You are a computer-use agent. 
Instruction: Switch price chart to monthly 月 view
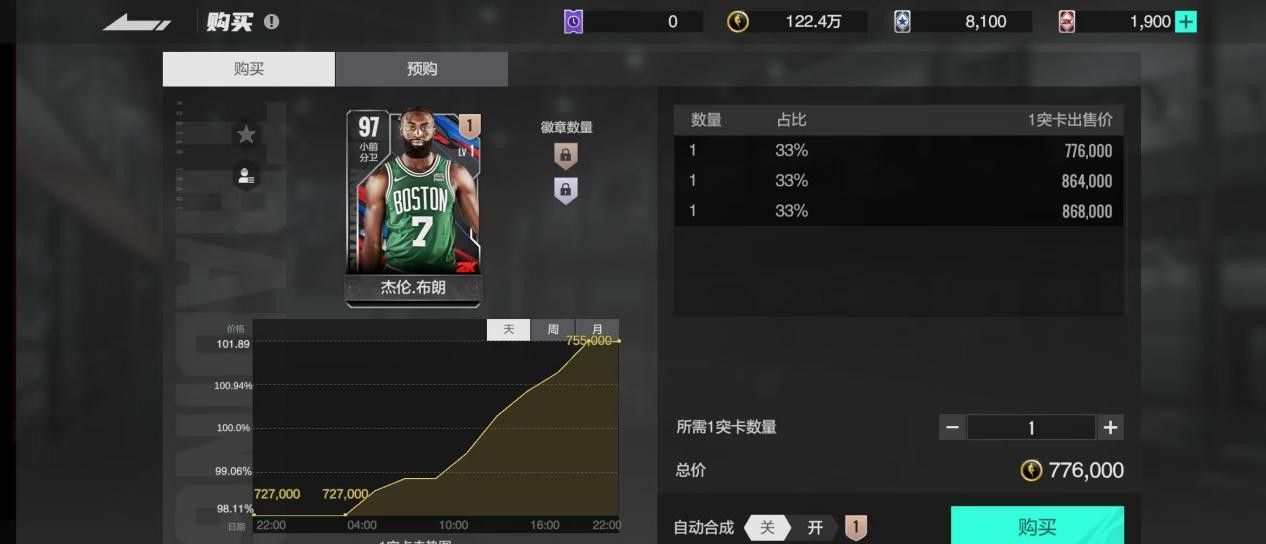[597, 330]
